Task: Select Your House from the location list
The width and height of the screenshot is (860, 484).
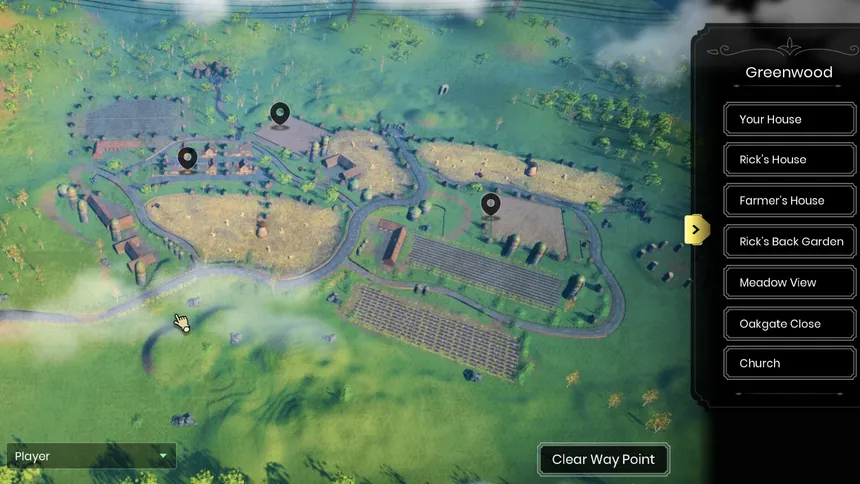Action: [790, 119]
